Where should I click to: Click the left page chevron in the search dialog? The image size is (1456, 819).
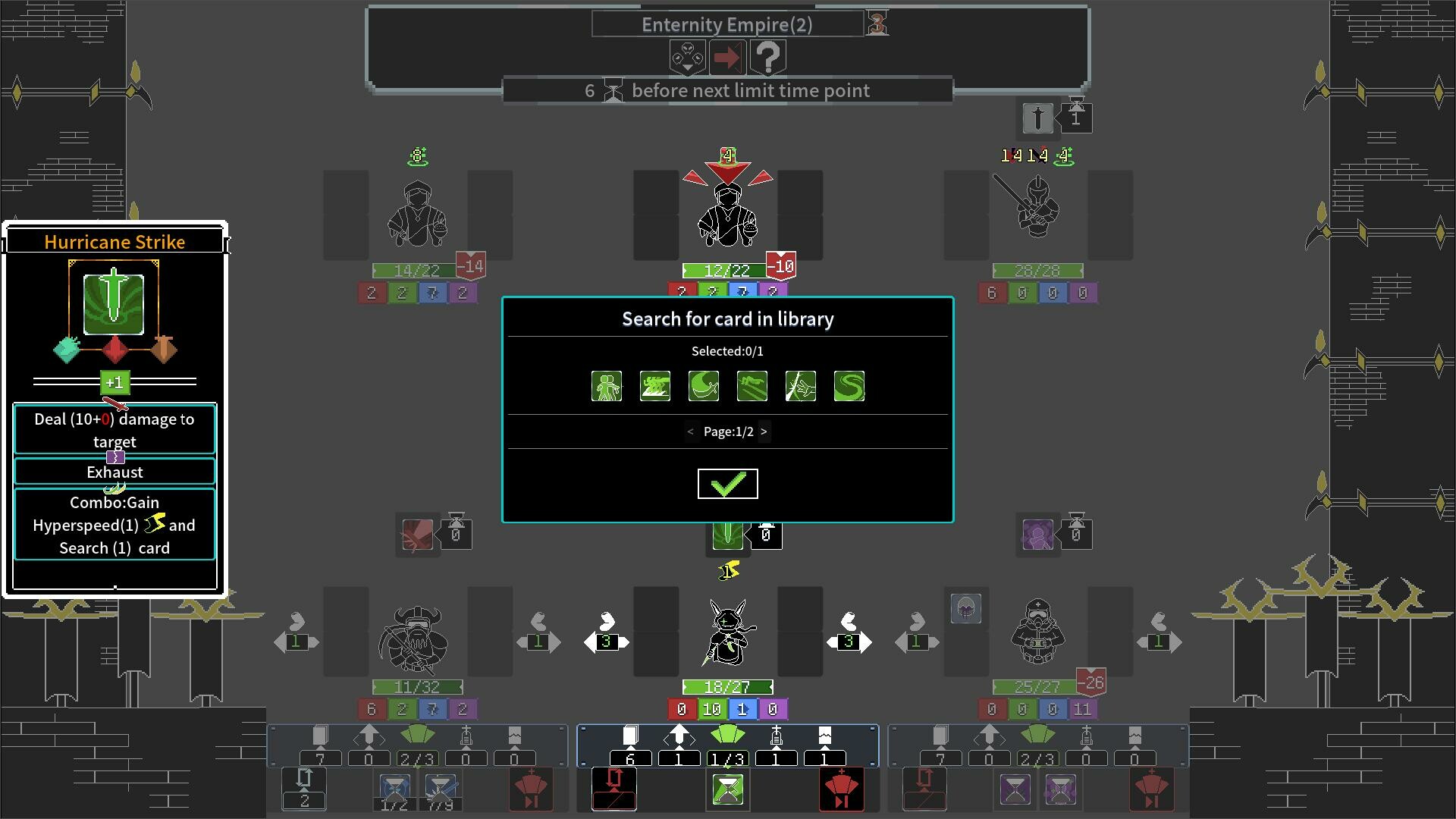690,431
